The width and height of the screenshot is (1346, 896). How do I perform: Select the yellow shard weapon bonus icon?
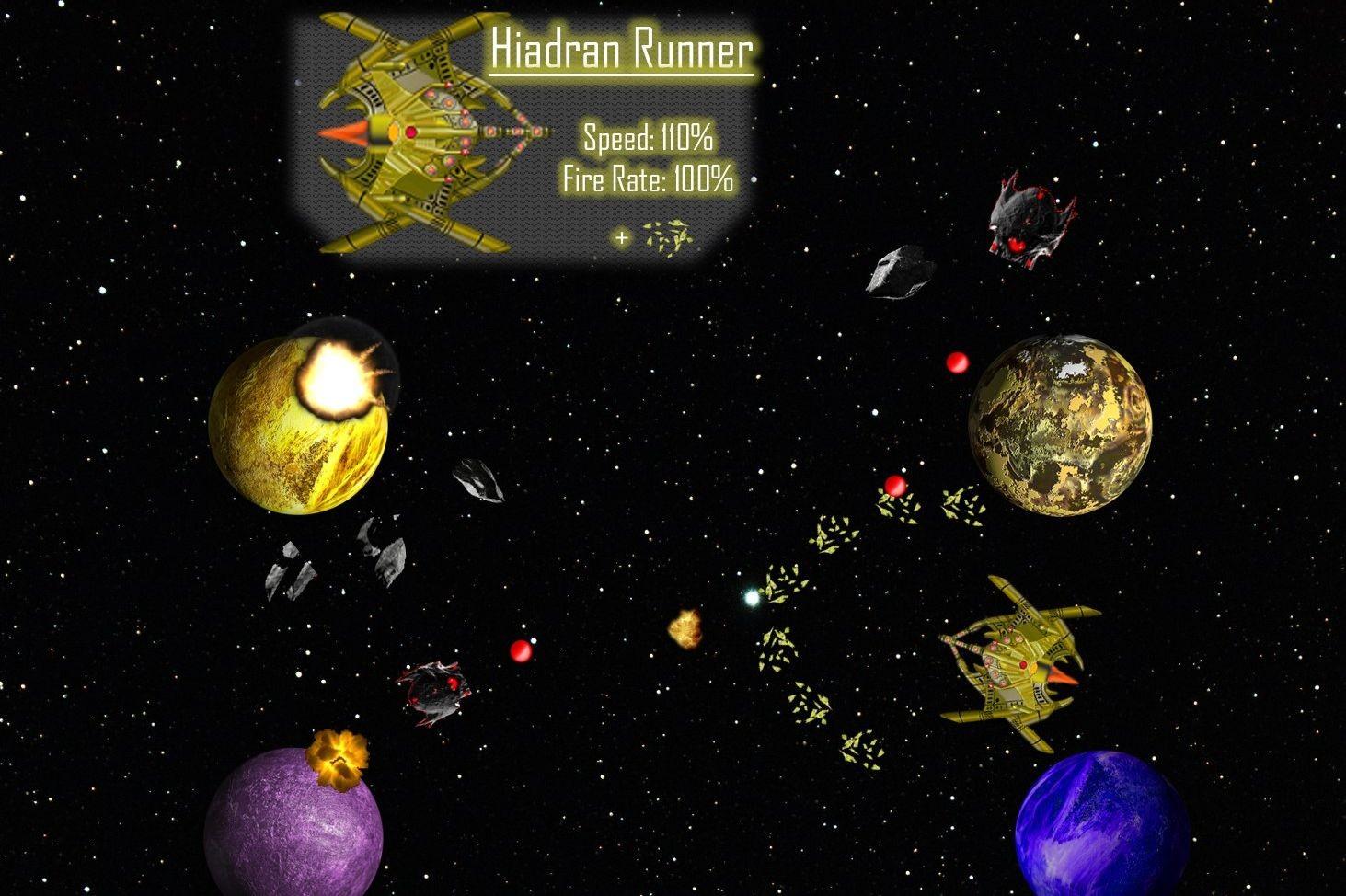click(667, 237)
